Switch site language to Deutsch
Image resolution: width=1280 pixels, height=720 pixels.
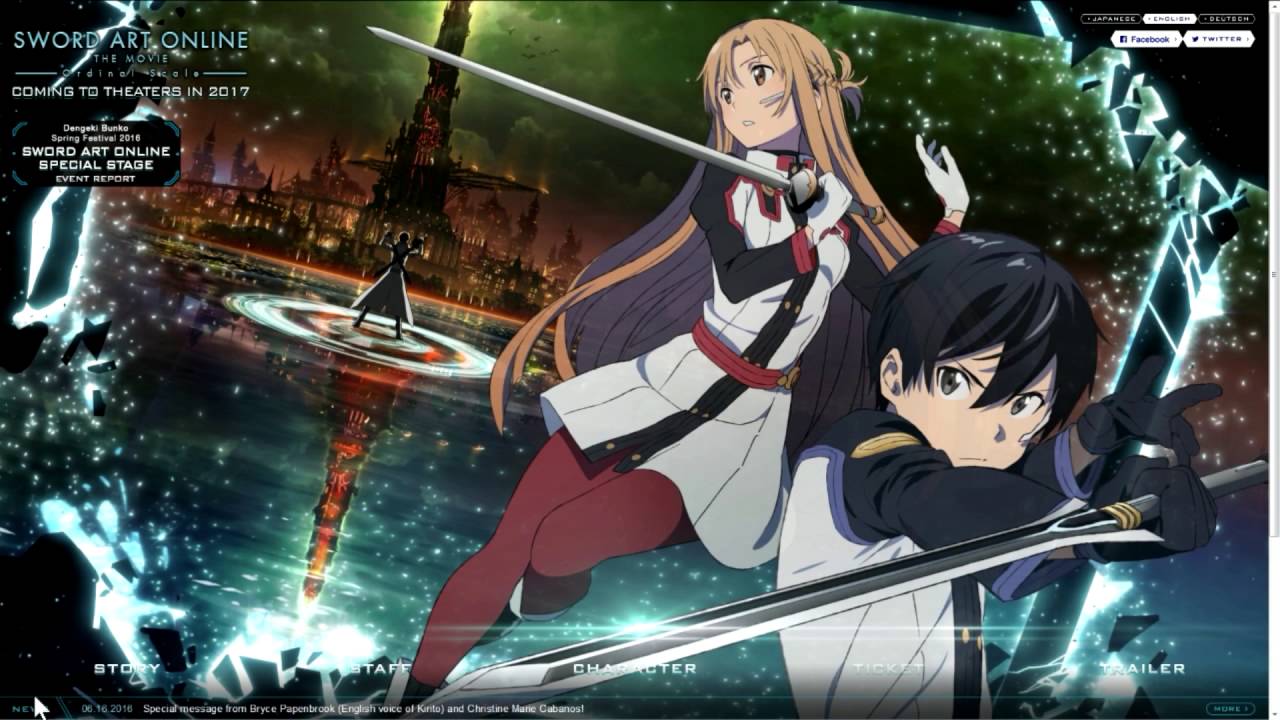[1228, 18]
